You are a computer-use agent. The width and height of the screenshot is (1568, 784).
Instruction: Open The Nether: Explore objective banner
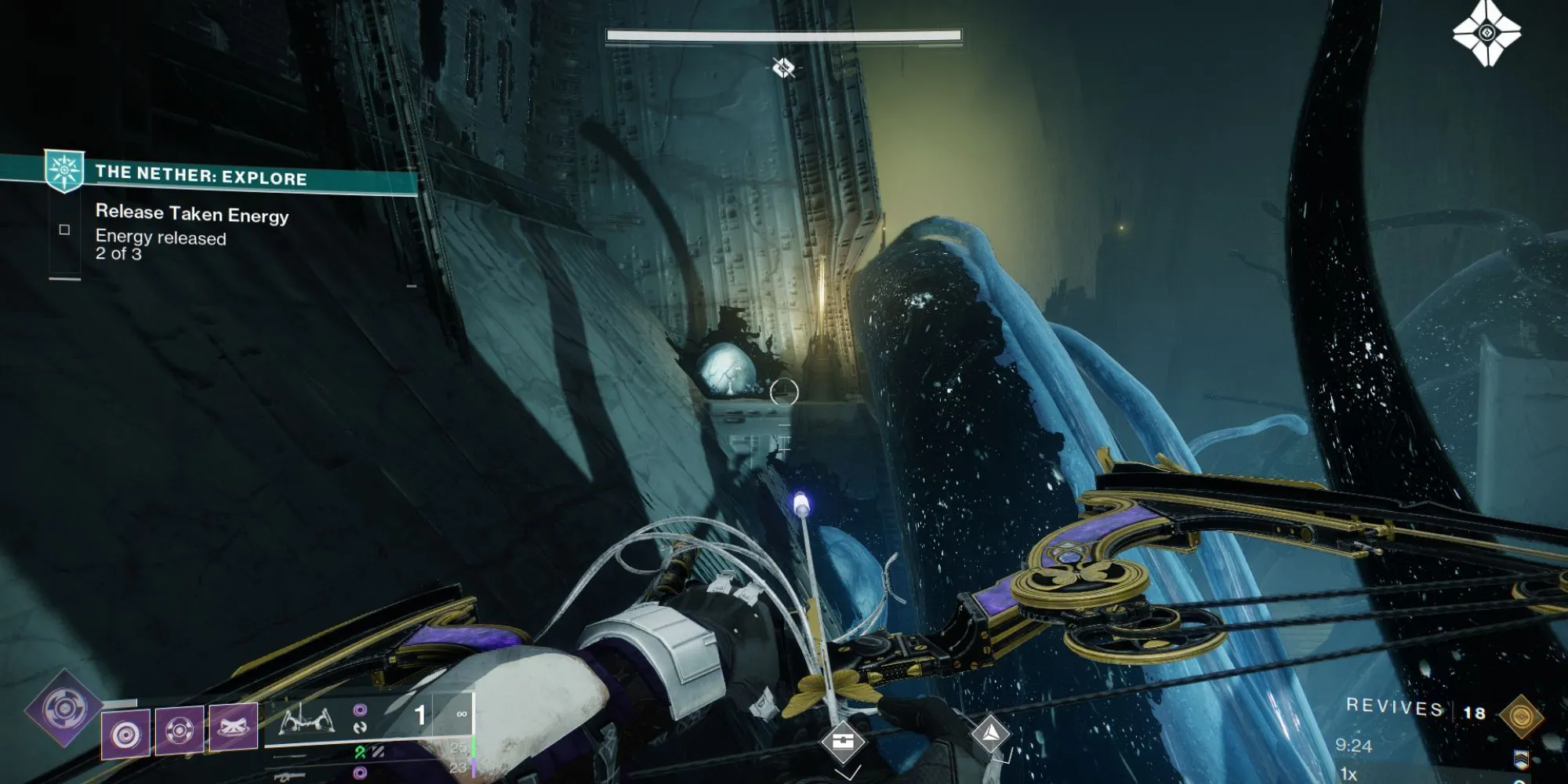201,176
